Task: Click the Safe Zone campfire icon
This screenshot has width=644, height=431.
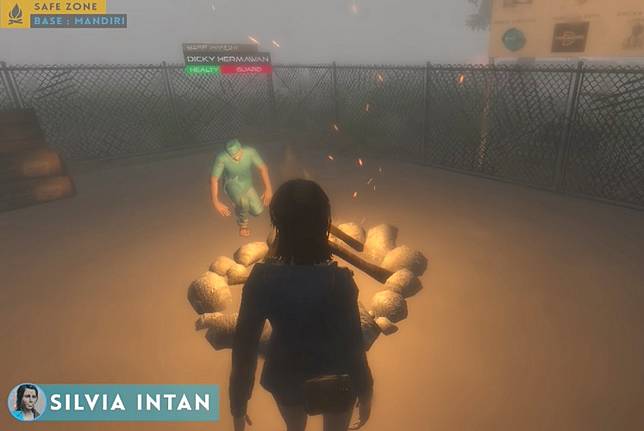Action: pyautogui.click(x=14, y=14)
